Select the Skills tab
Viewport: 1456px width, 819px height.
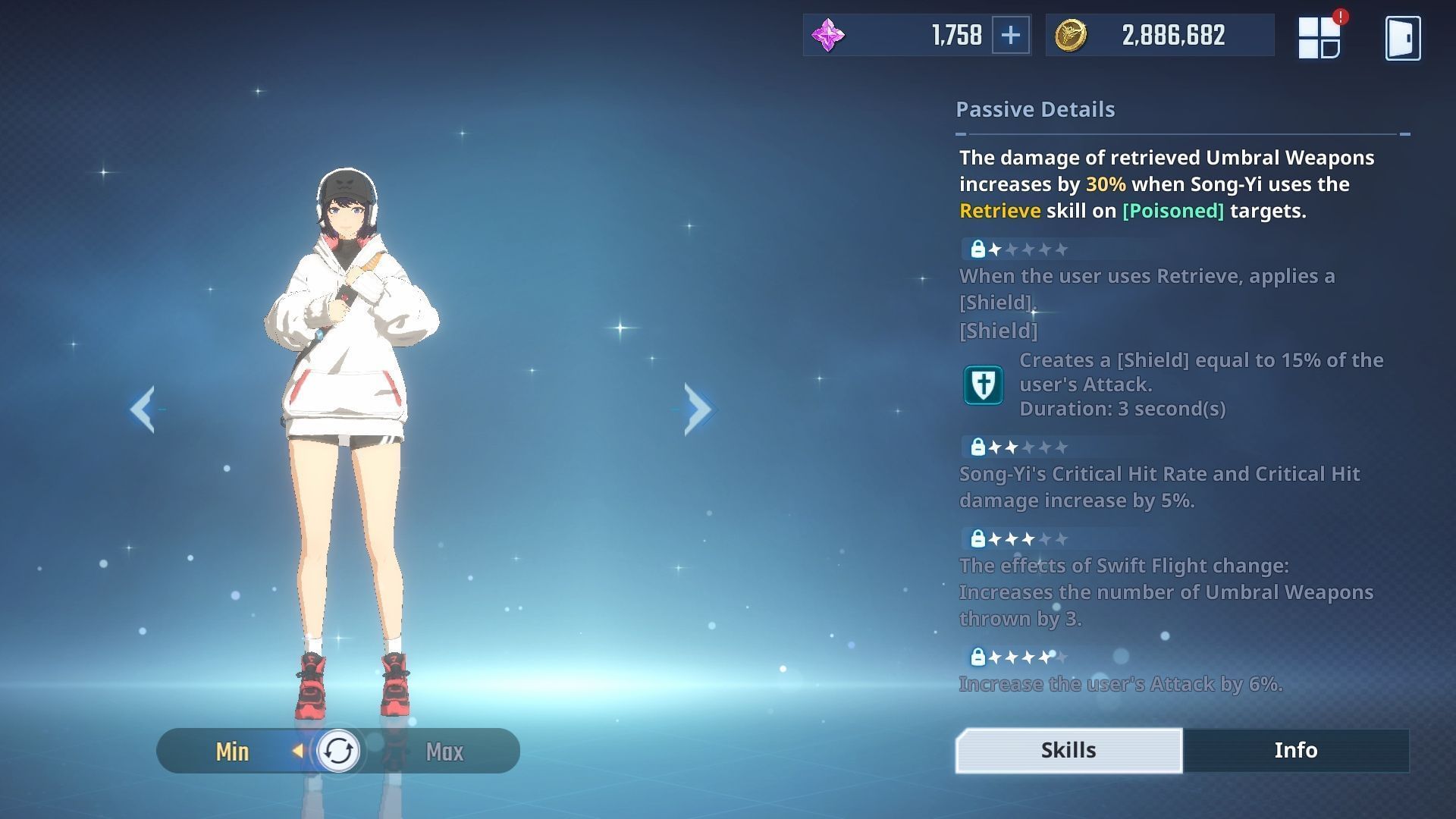[1067, 749]
